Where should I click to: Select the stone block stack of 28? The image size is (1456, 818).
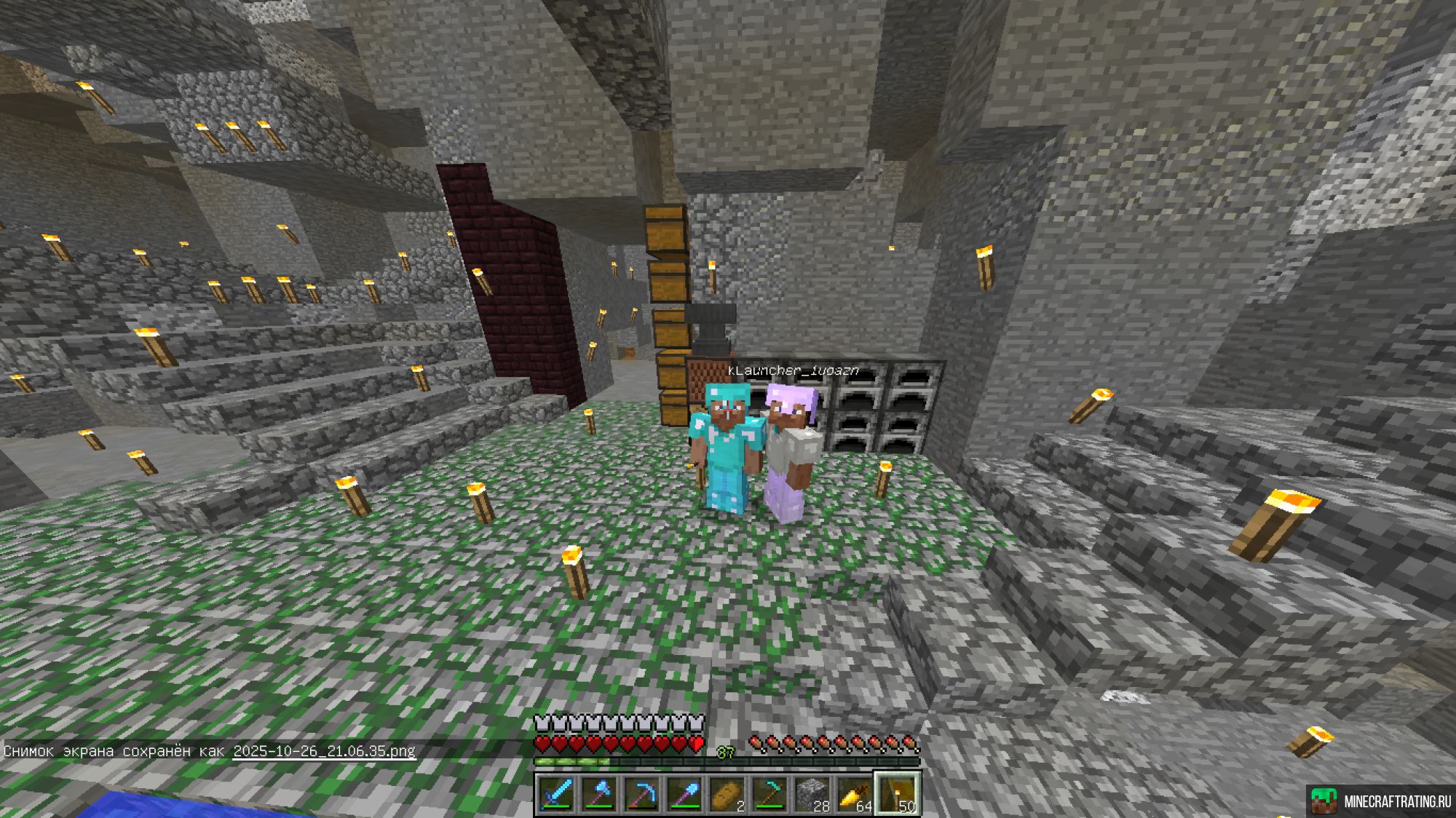[812, 794]
